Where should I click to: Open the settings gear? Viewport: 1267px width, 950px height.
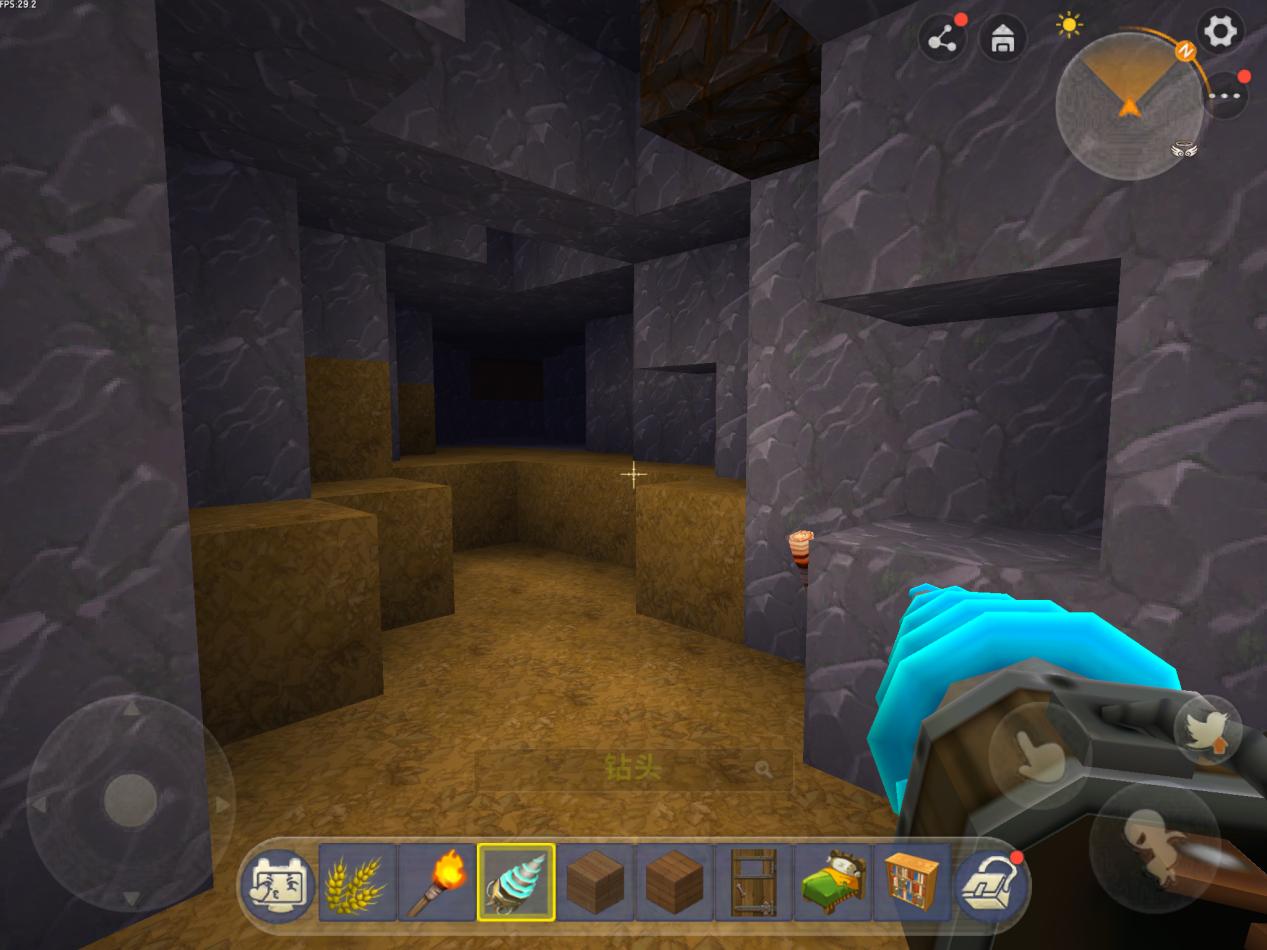point(1220,32)
